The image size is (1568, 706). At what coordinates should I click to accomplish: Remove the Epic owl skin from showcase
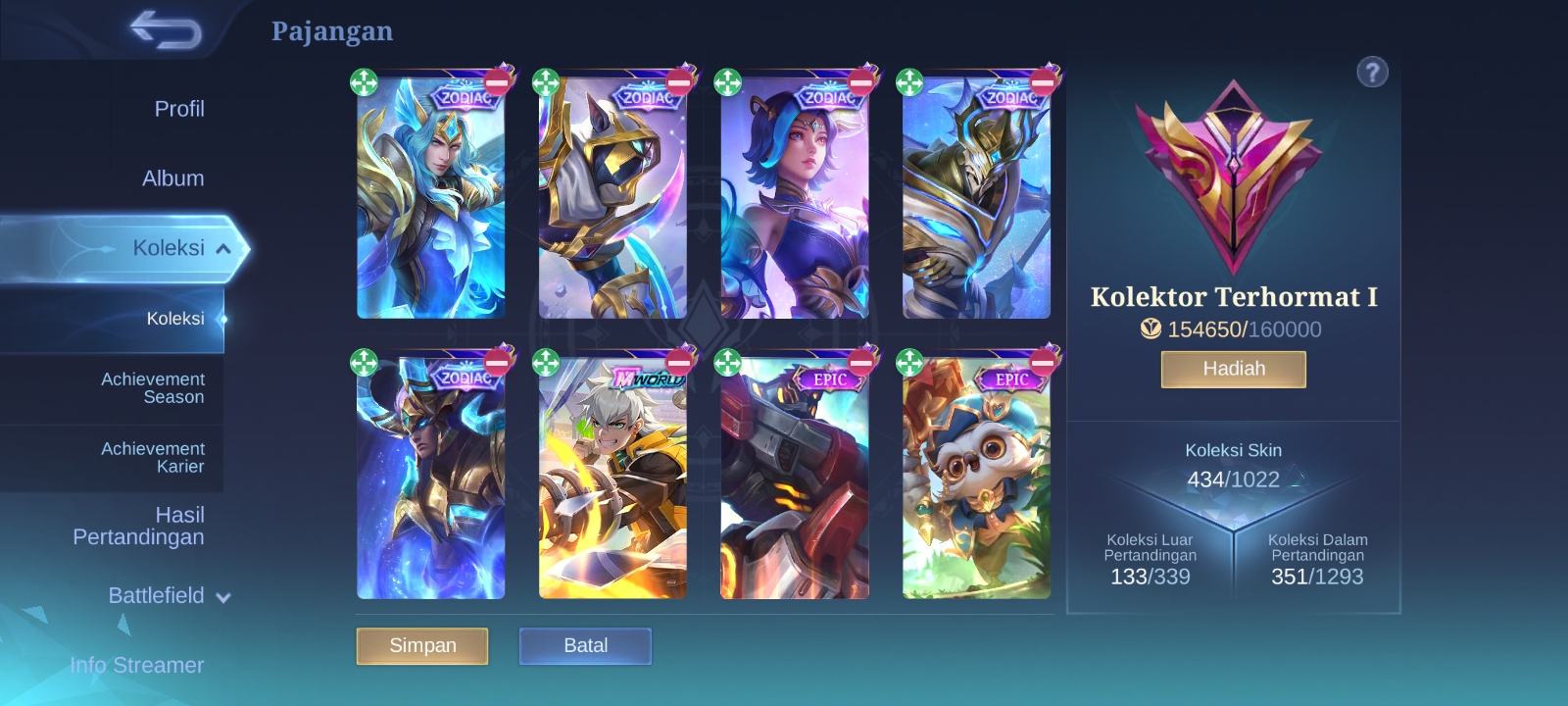(1043, 362)
